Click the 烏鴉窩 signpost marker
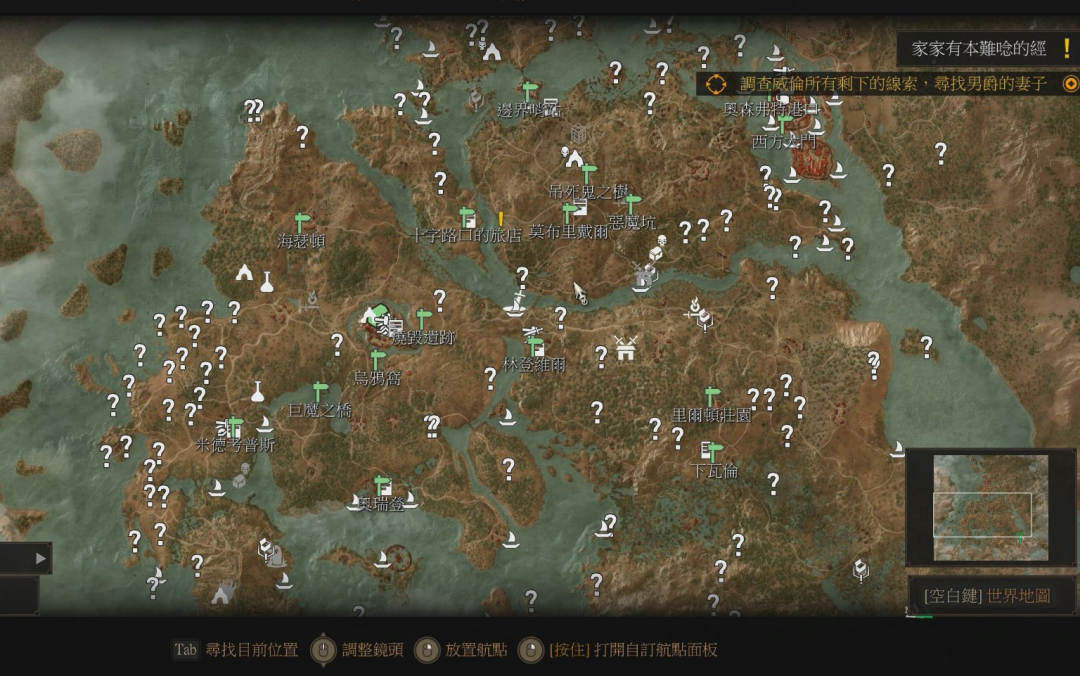 (x=377, y=359)
